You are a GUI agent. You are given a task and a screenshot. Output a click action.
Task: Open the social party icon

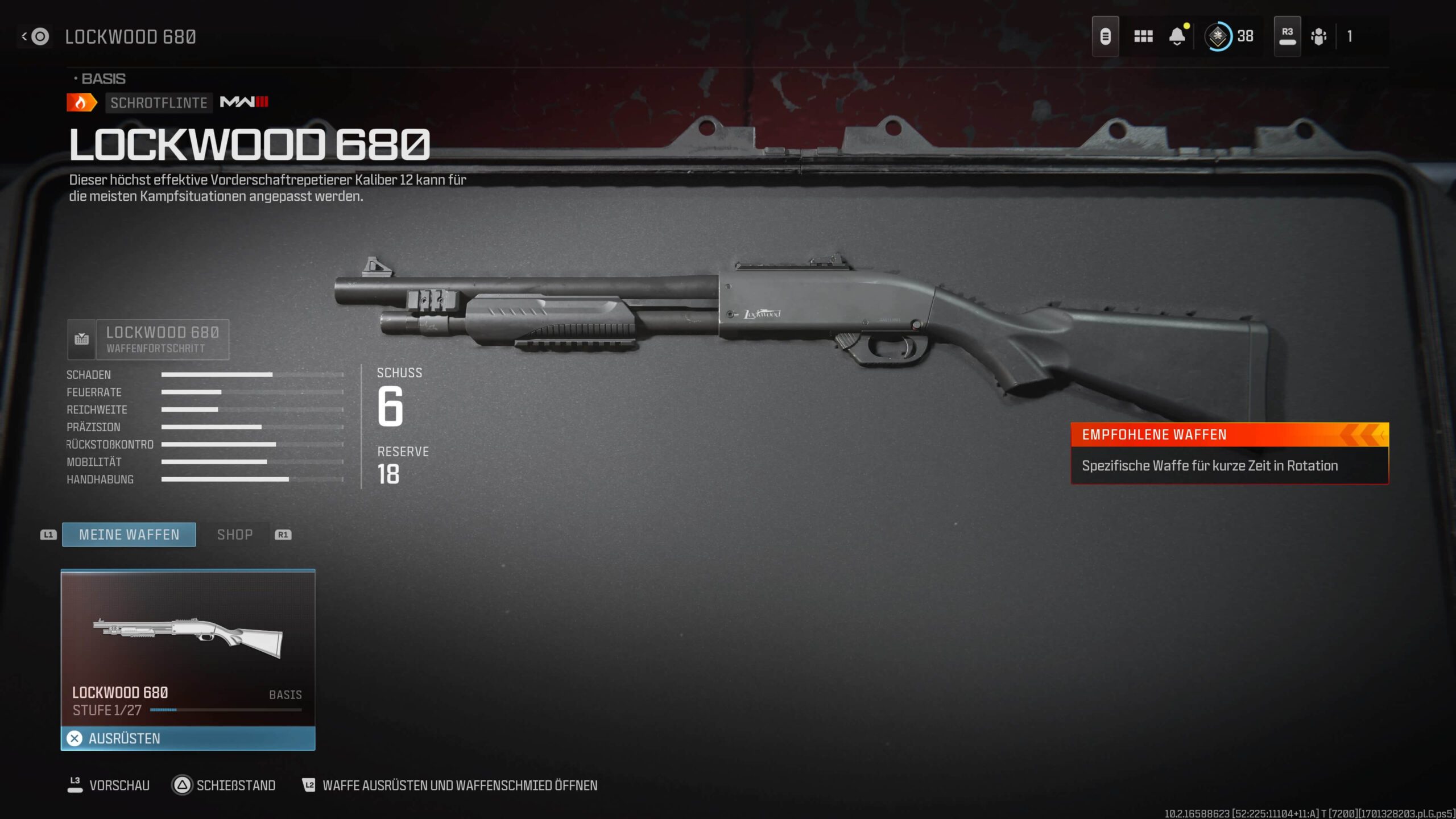(1318, 36)
